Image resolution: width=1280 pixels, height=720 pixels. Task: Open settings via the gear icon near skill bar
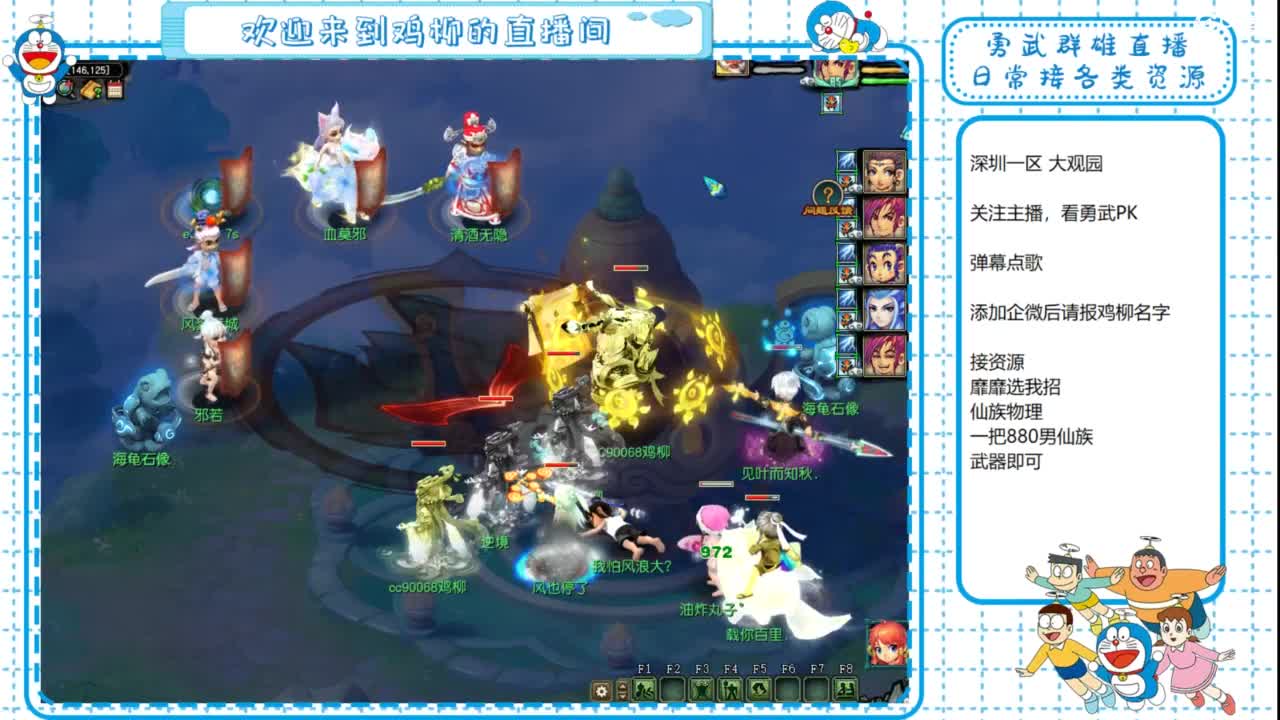coord(601,689)
